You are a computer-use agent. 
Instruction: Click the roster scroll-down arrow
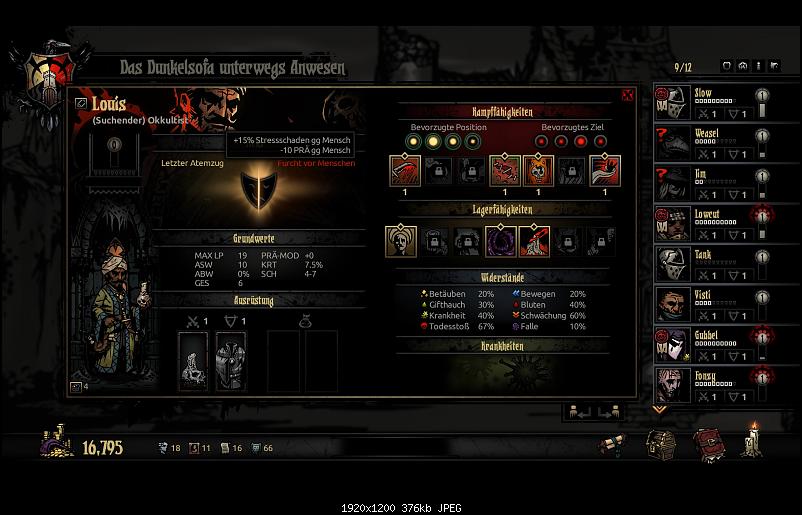tap(658, 409)
